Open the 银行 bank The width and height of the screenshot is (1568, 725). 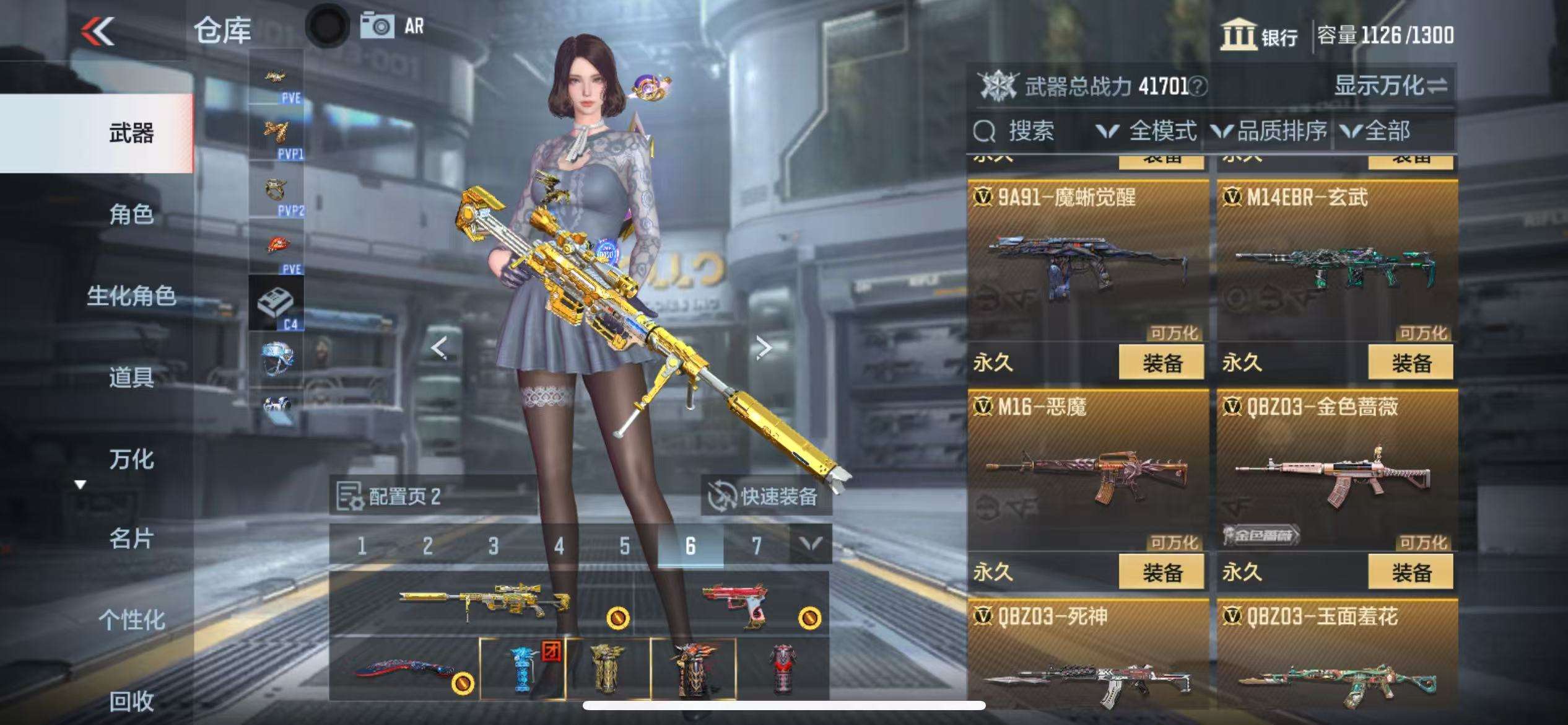coord(1260,35)
